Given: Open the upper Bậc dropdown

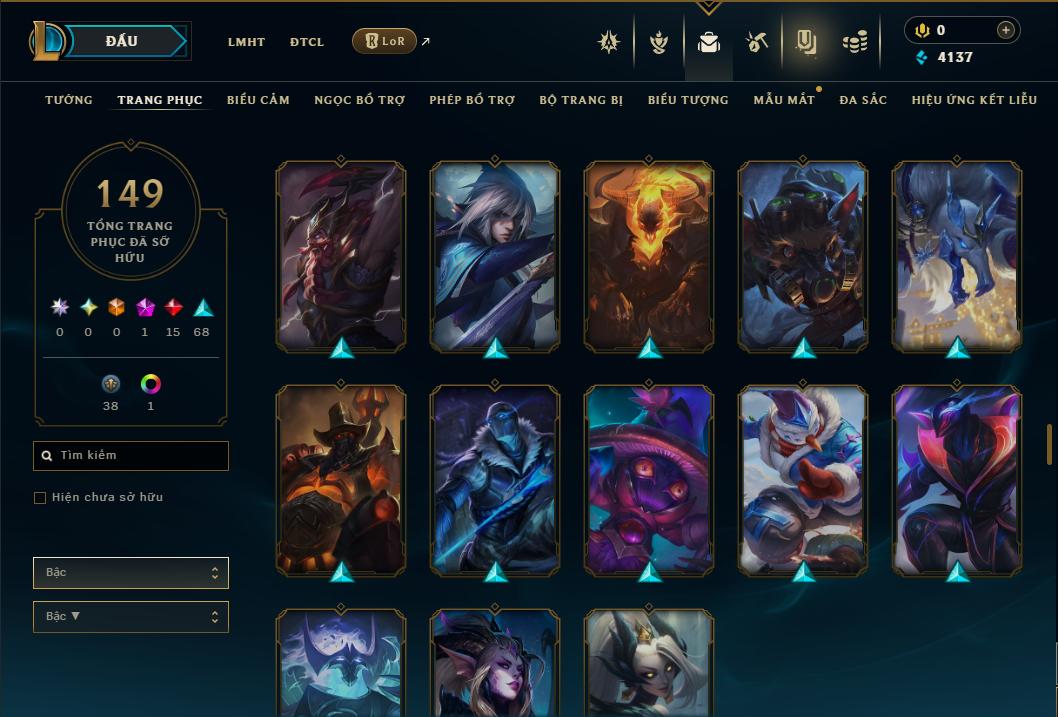Looking at the screenshot, I should pyautogui.click(x=131, y=573).
